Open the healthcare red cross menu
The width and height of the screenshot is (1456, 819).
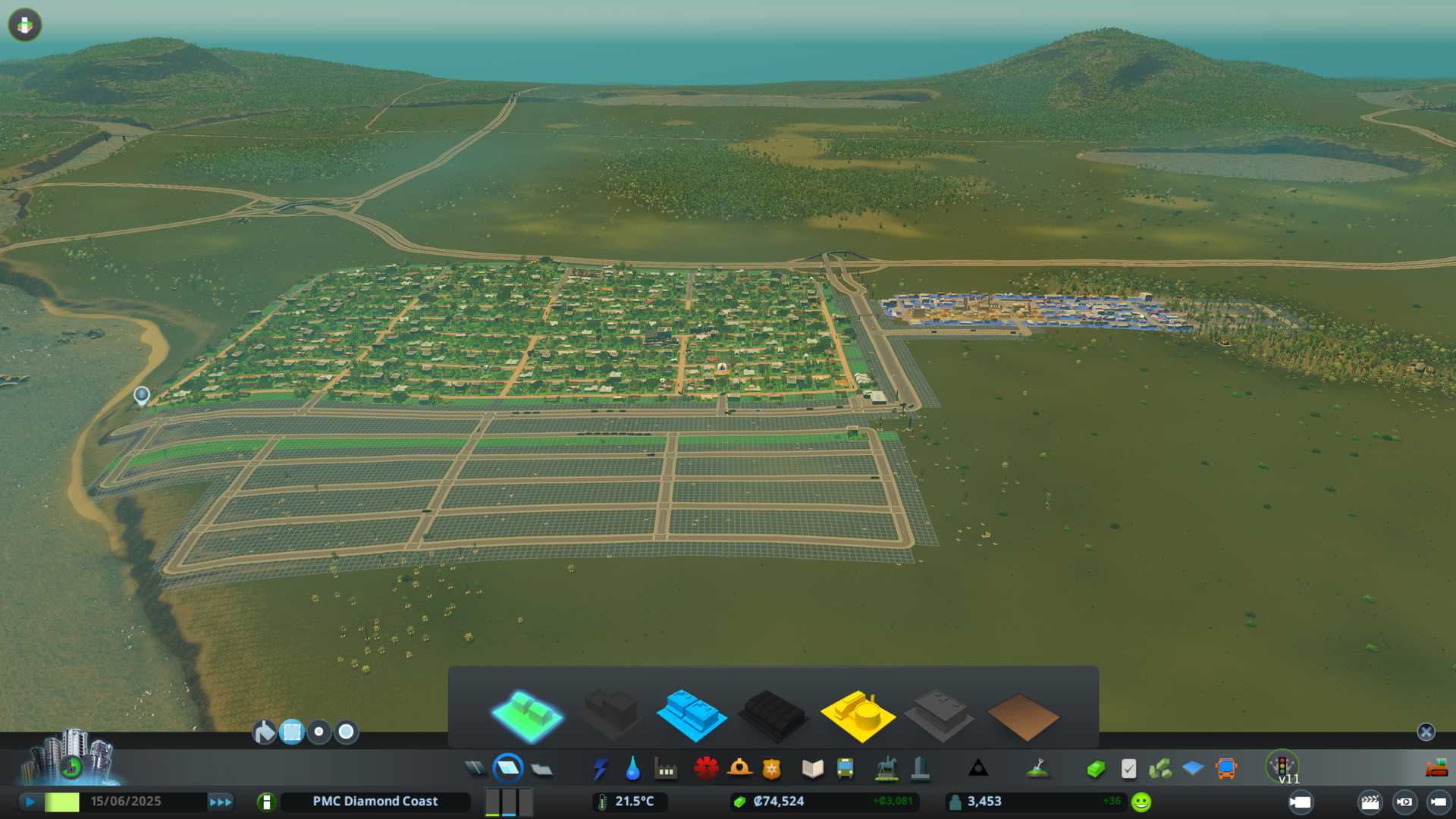[706, 769]
